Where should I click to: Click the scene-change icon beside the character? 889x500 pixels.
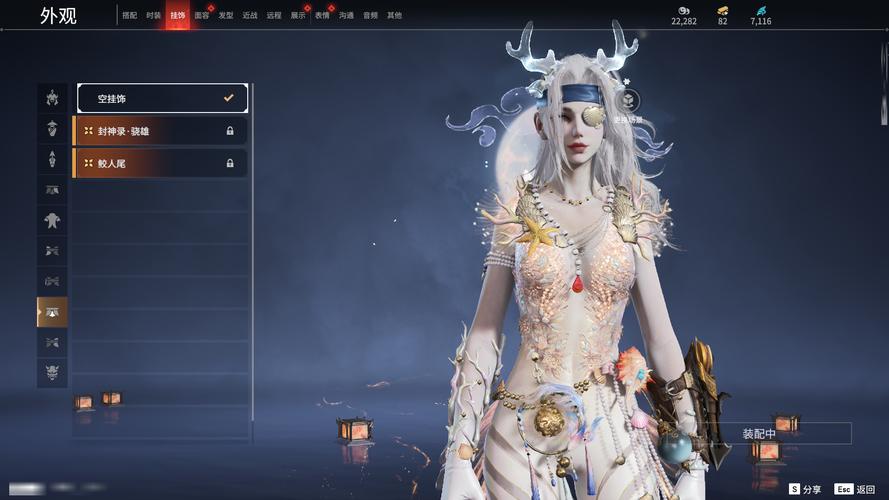(x=628, y=100)
